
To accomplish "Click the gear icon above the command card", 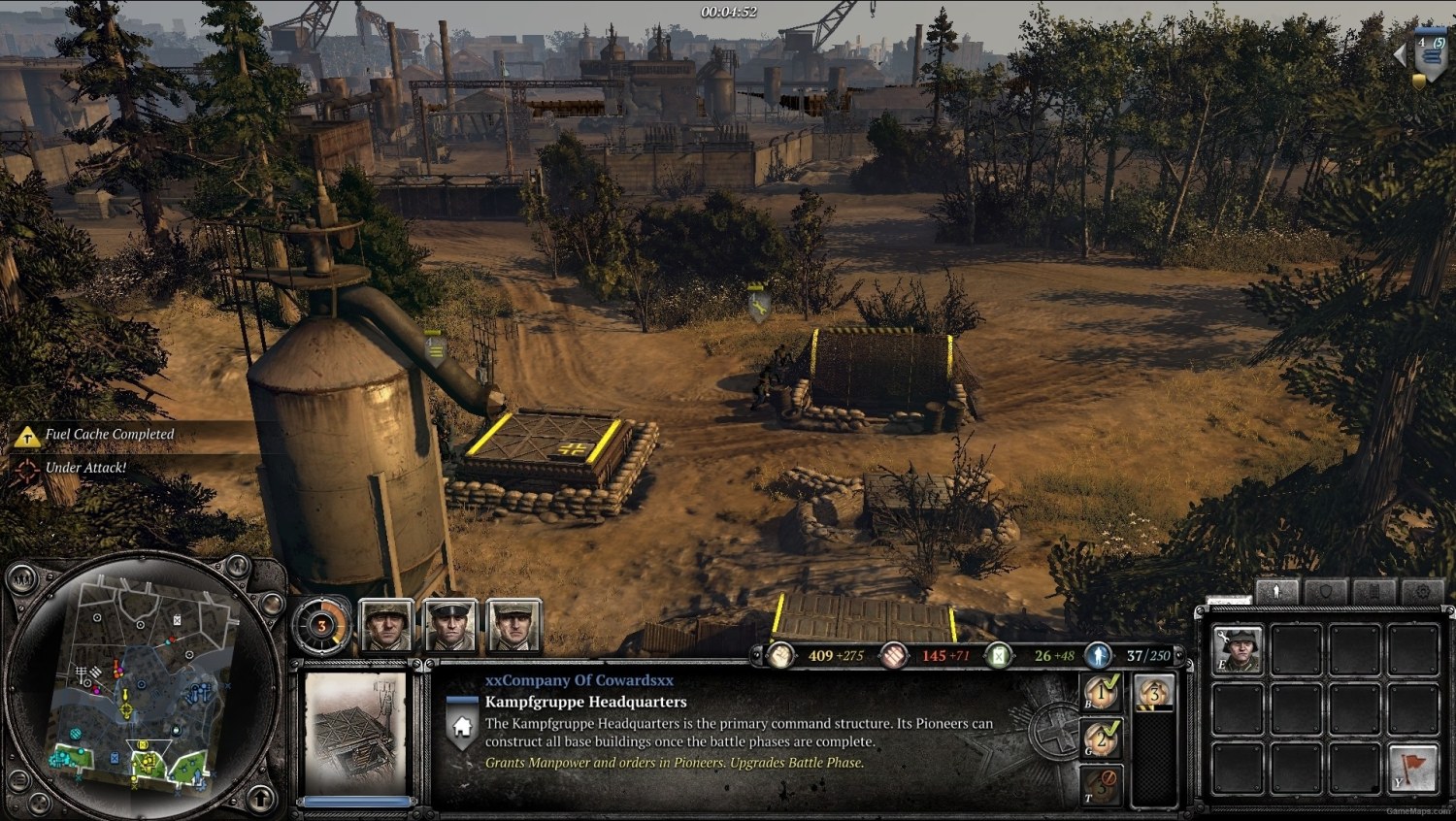I will click(1421, 589).
